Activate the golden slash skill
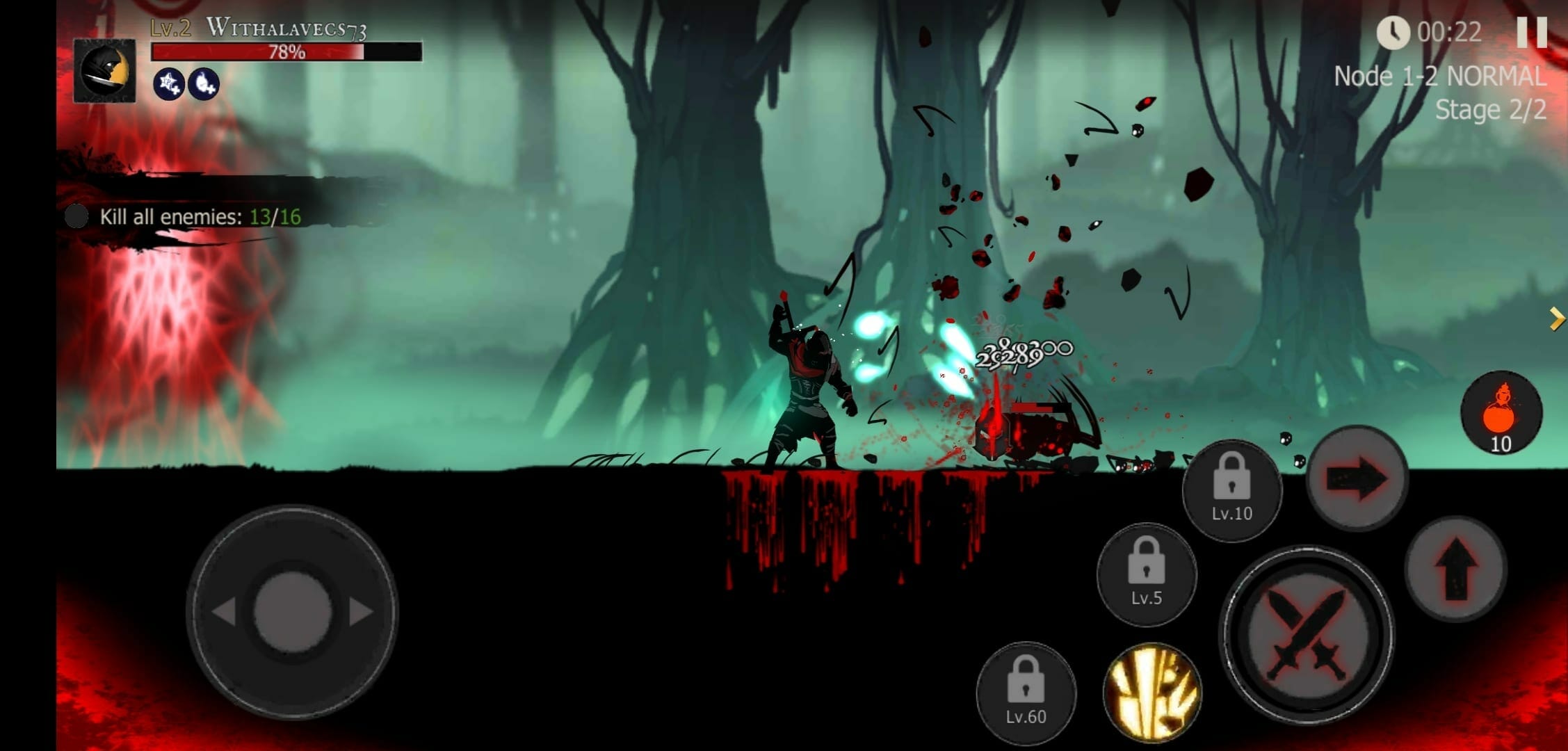Screen dimensions: 1568x751 click(1152, 691)
